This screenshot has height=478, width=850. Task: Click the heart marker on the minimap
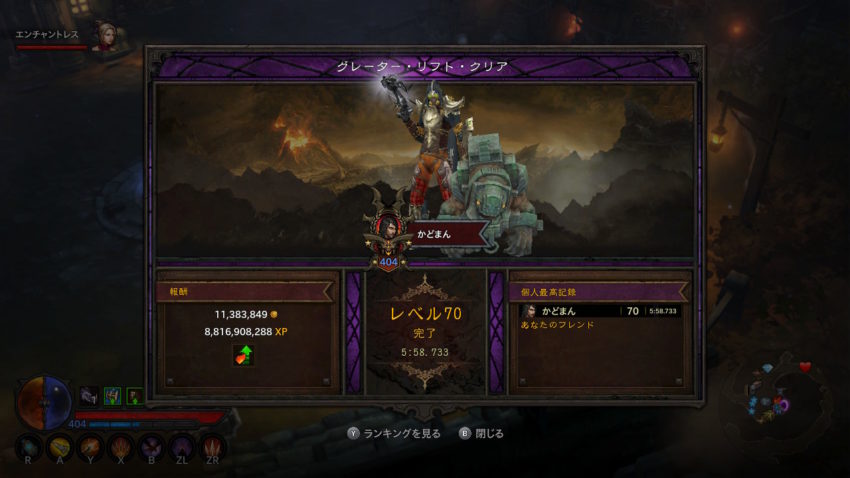805,367
